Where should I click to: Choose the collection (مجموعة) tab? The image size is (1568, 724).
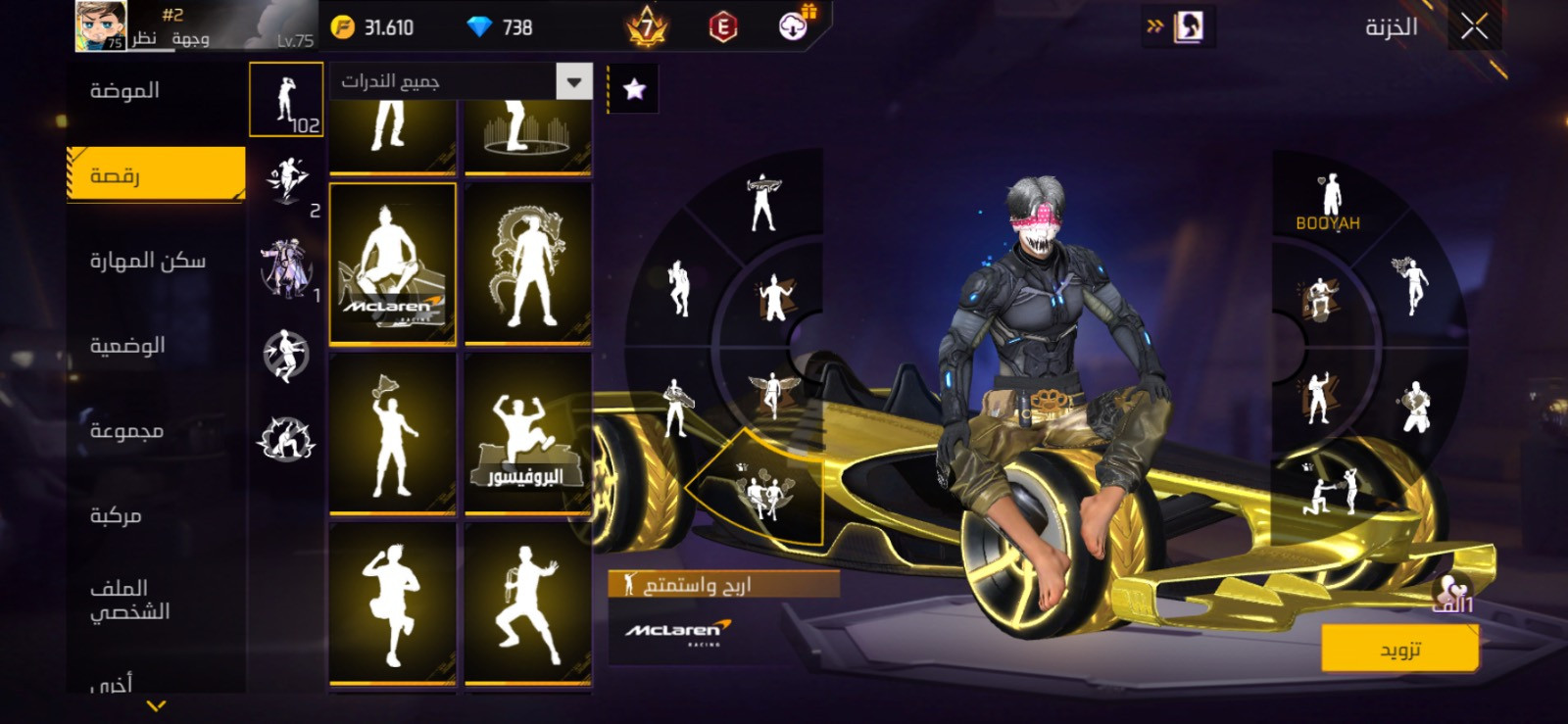(x=126, y=431)
